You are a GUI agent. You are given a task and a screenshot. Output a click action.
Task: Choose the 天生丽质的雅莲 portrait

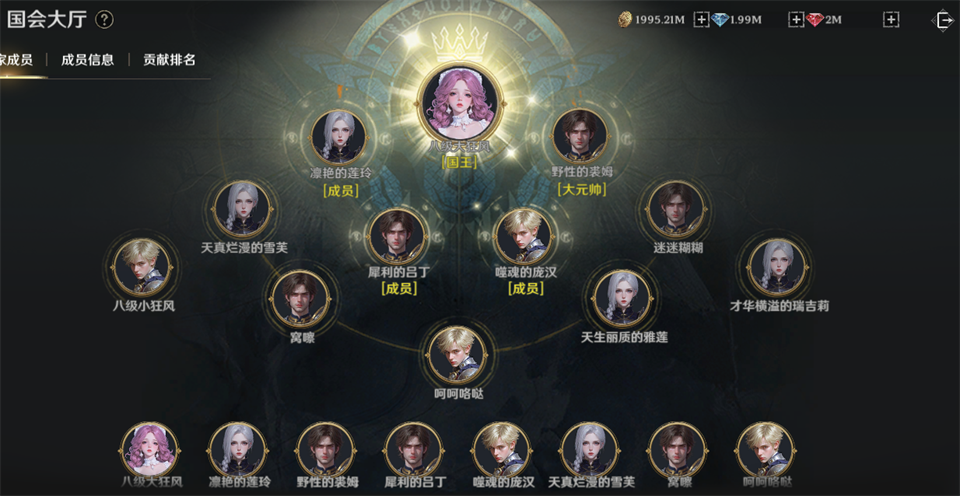coord(622,298)
